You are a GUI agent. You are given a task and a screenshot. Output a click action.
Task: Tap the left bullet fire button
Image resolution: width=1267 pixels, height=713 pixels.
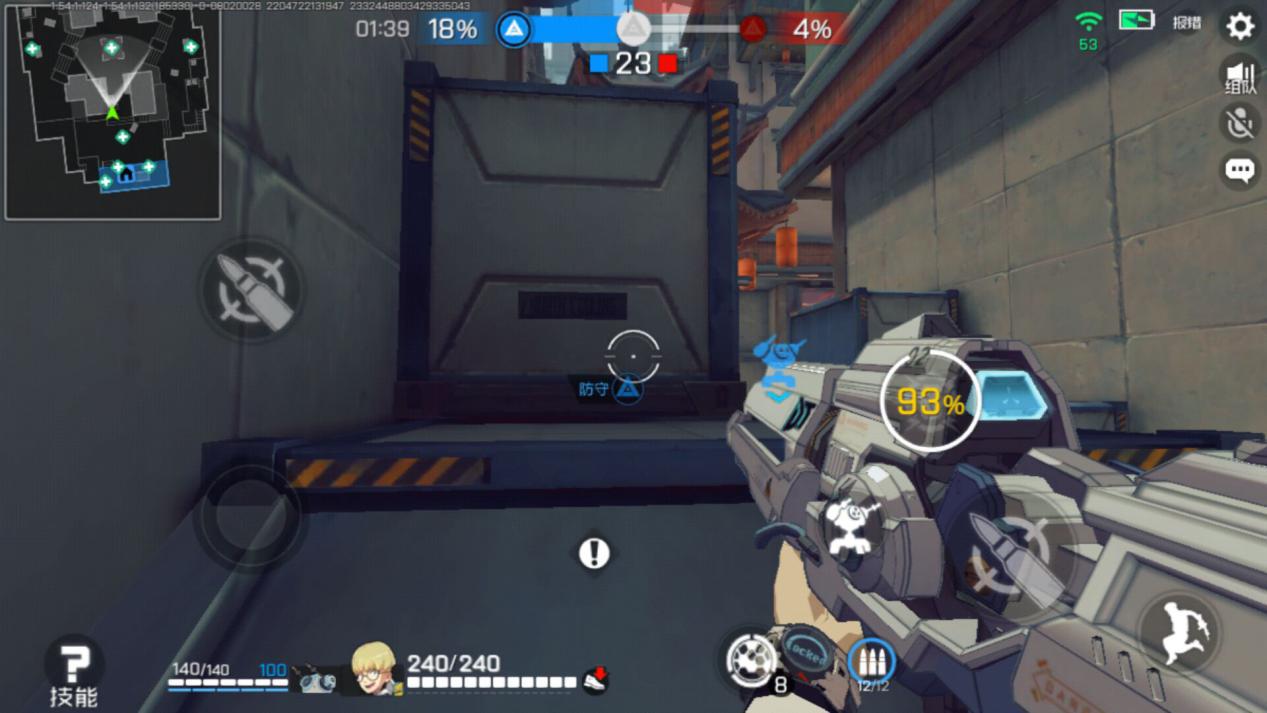pyautogui.click(x=250, y=289)
